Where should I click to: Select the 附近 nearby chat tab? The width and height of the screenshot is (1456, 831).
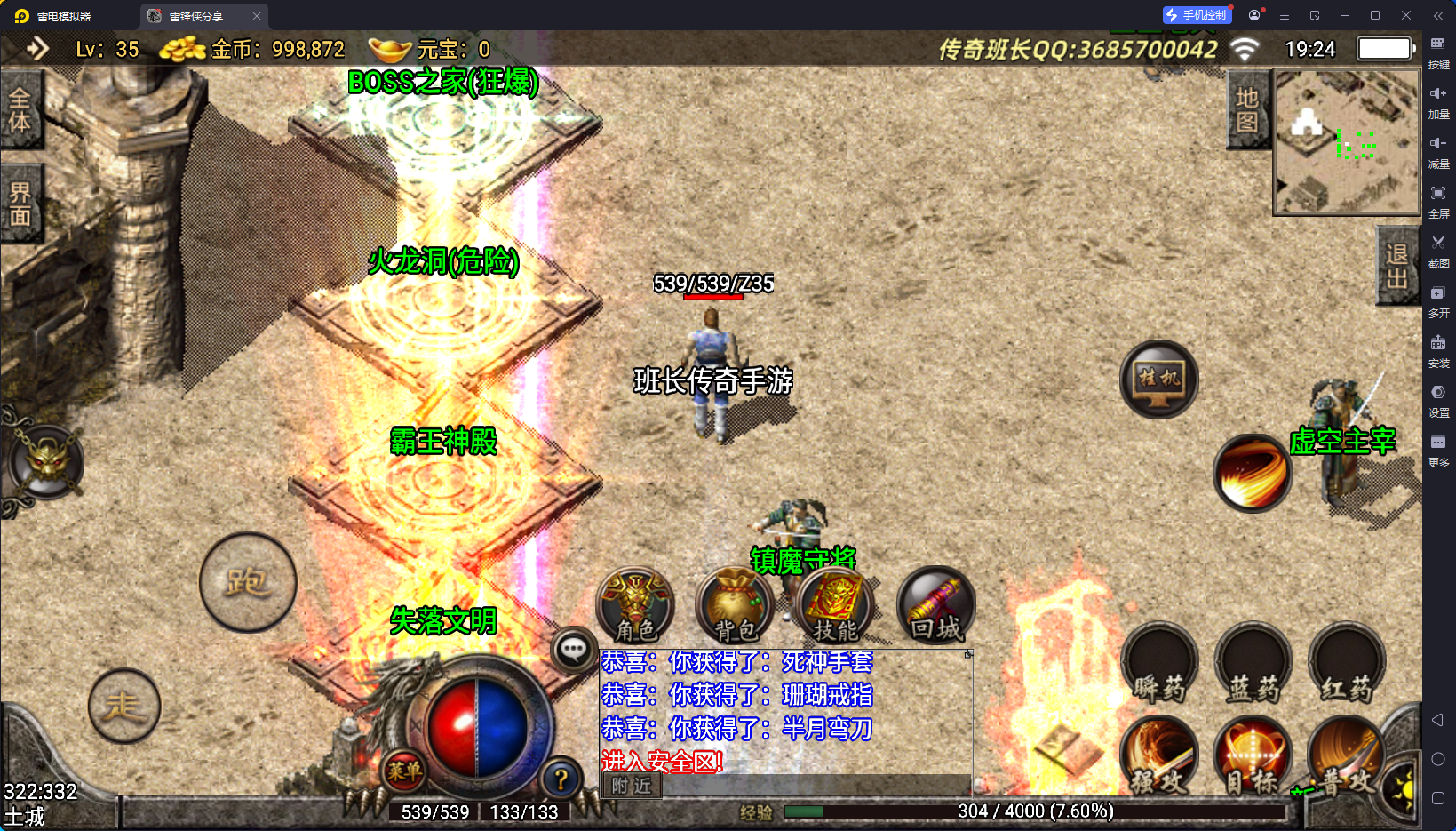(x=632, y=786)
